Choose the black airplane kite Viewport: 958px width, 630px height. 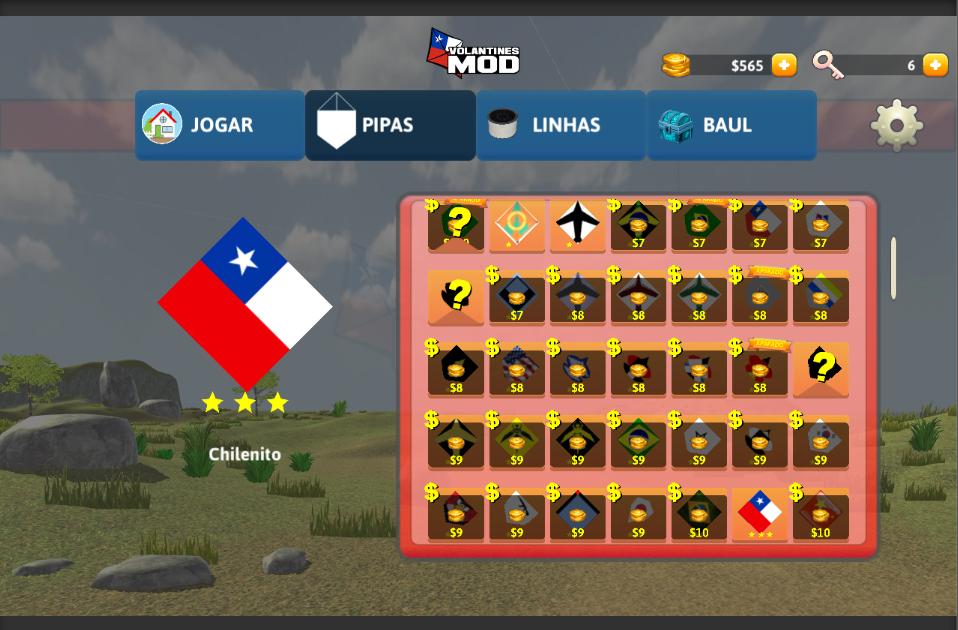[578, 224]
